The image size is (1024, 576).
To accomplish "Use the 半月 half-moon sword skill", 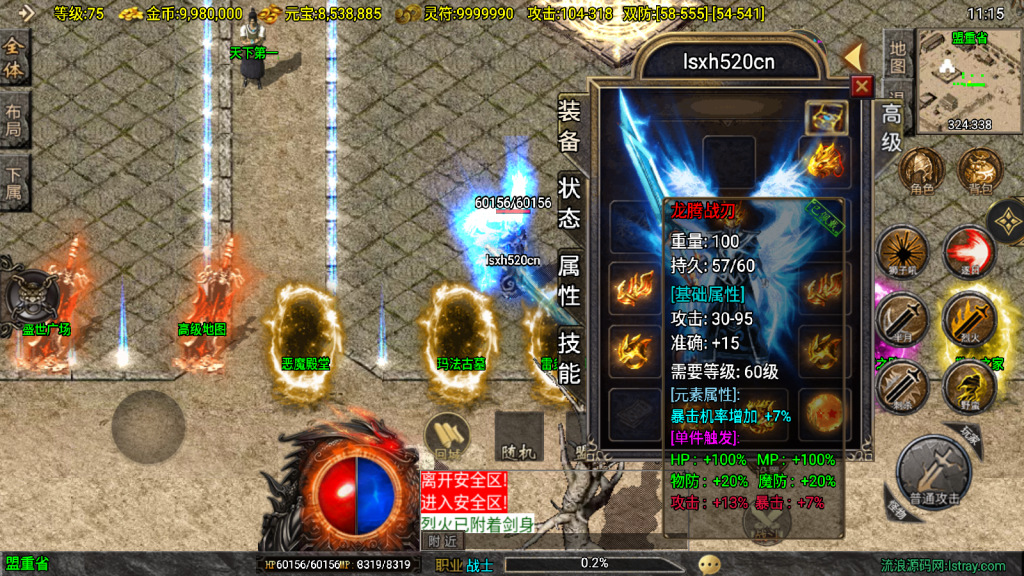I will tap(902, 320).
